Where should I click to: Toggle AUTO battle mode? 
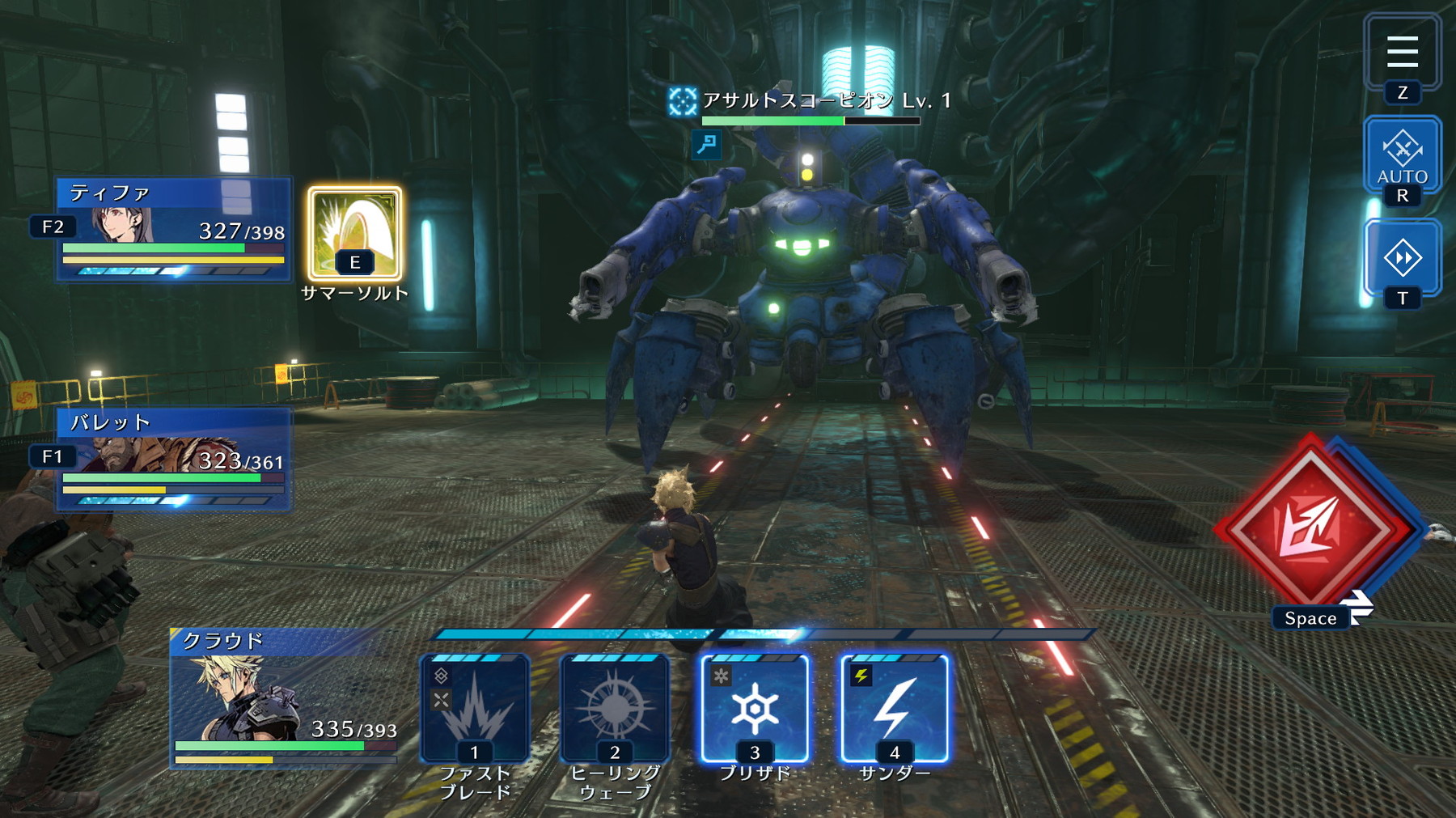[1402, 155]
